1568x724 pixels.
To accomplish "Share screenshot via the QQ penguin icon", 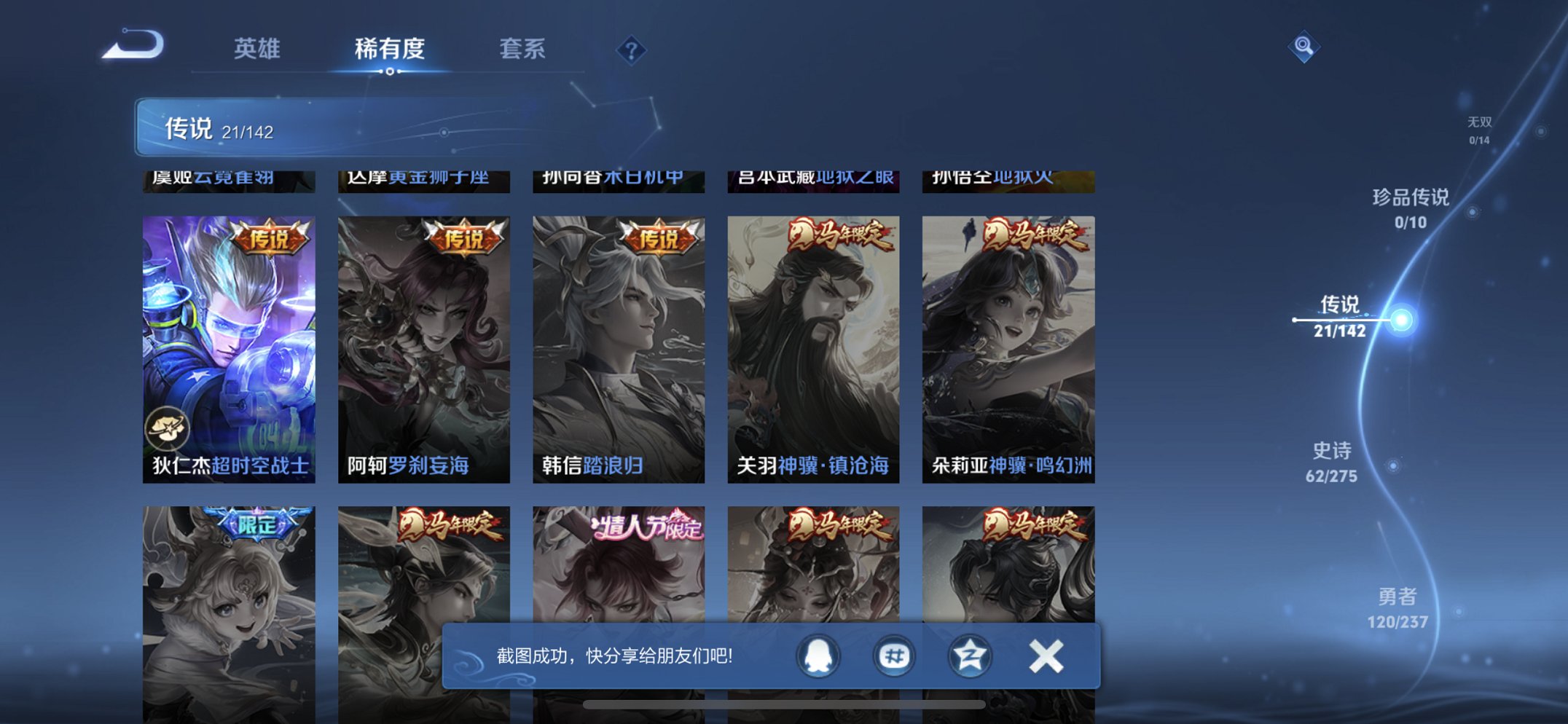I will (x=818, y=655).
